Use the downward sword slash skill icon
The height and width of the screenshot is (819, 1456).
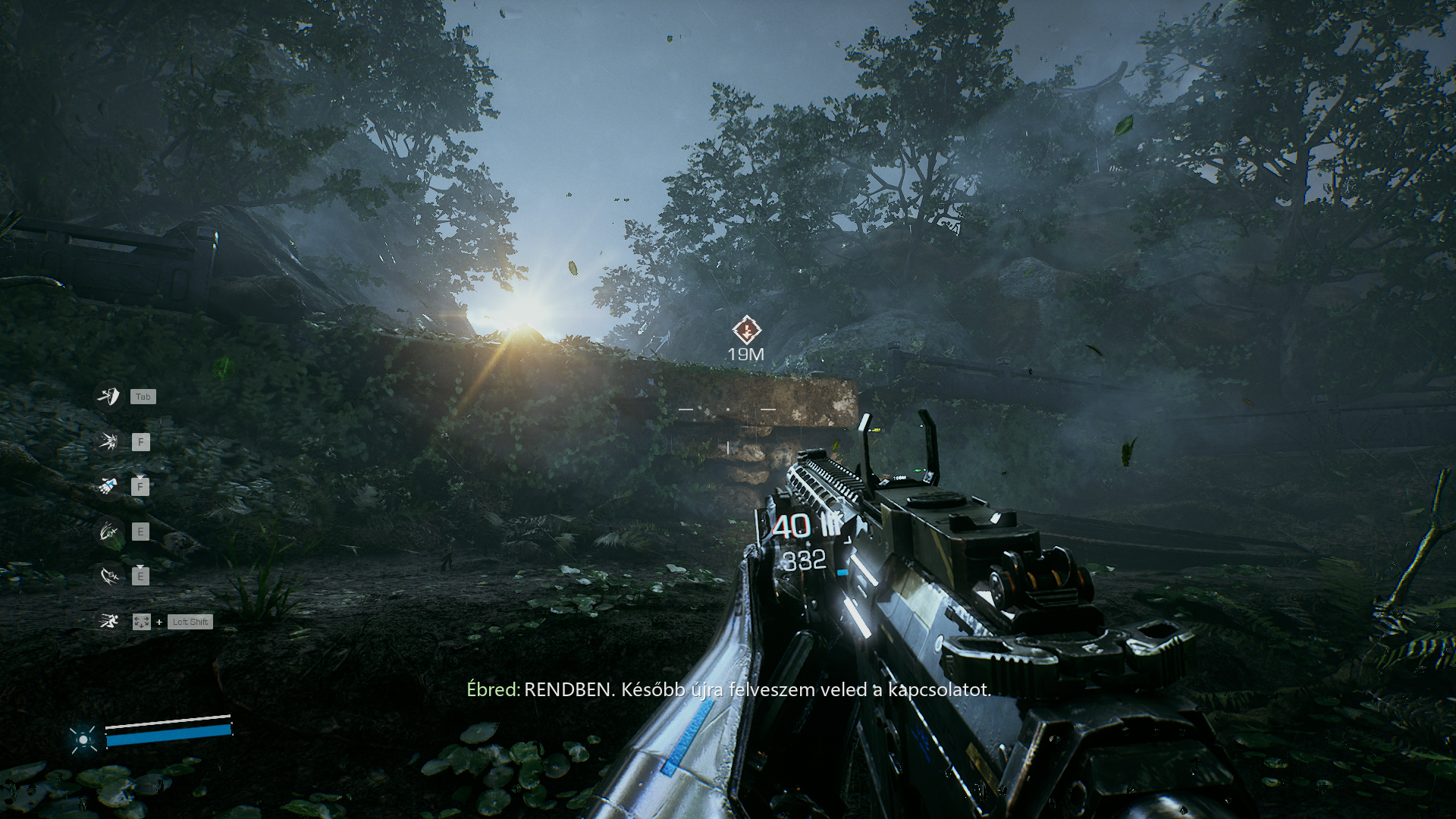coord(109,576)
